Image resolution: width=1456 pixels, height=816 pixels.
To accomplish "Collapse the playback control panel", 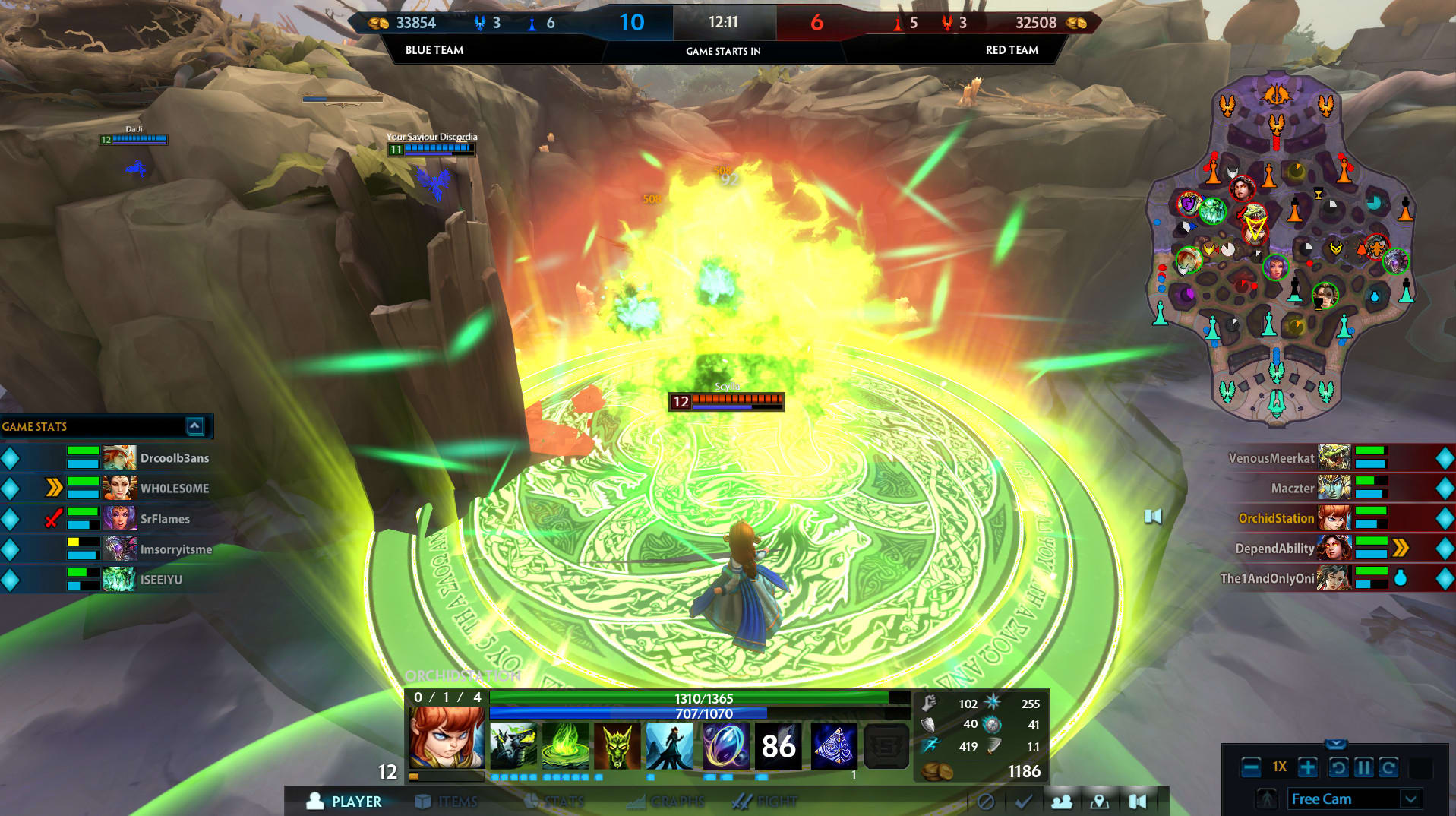I will pos(1335,744).
